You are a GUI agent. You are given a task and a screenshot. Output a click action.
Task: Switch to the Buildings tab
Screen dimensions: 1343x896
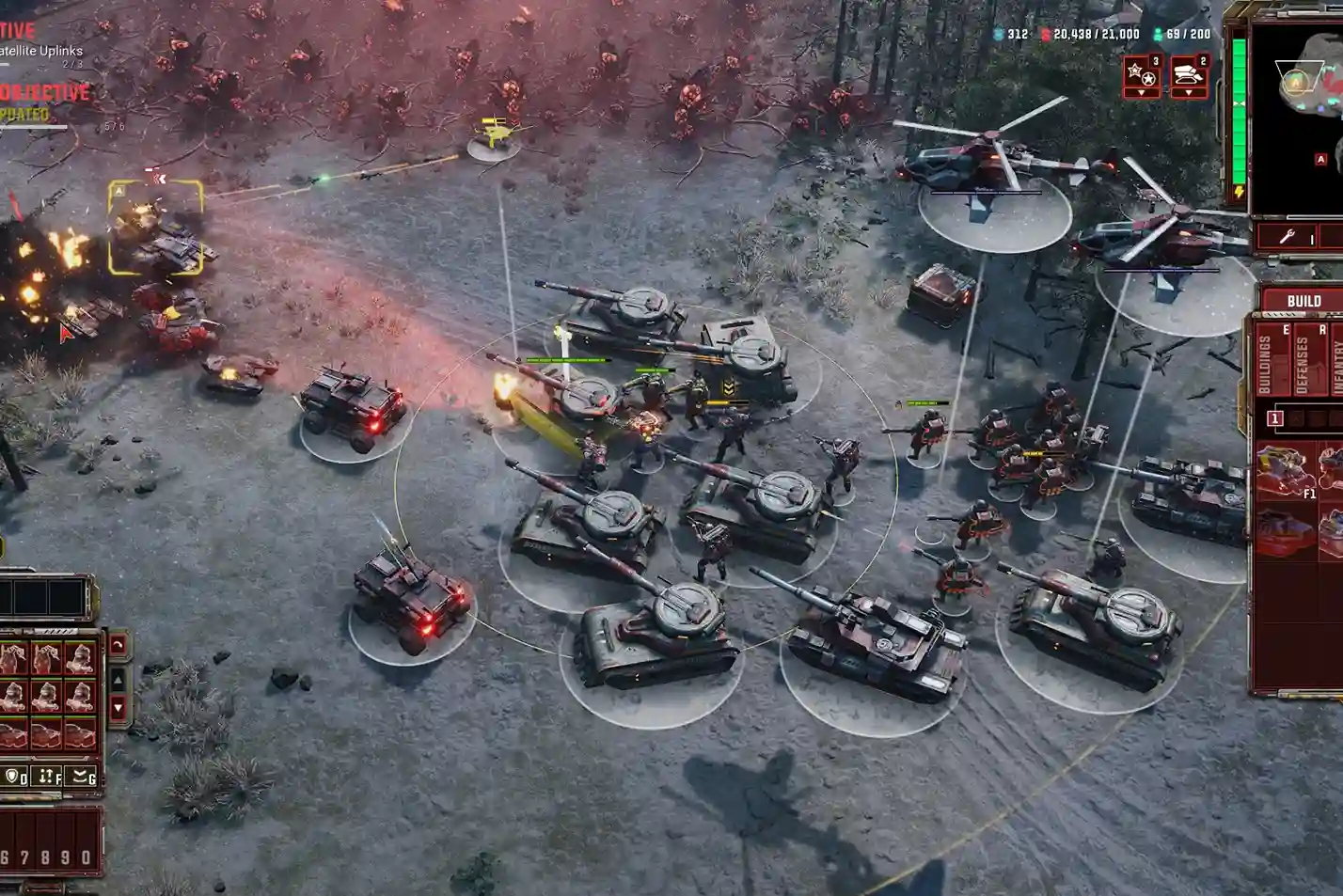tap(1265, 365)
